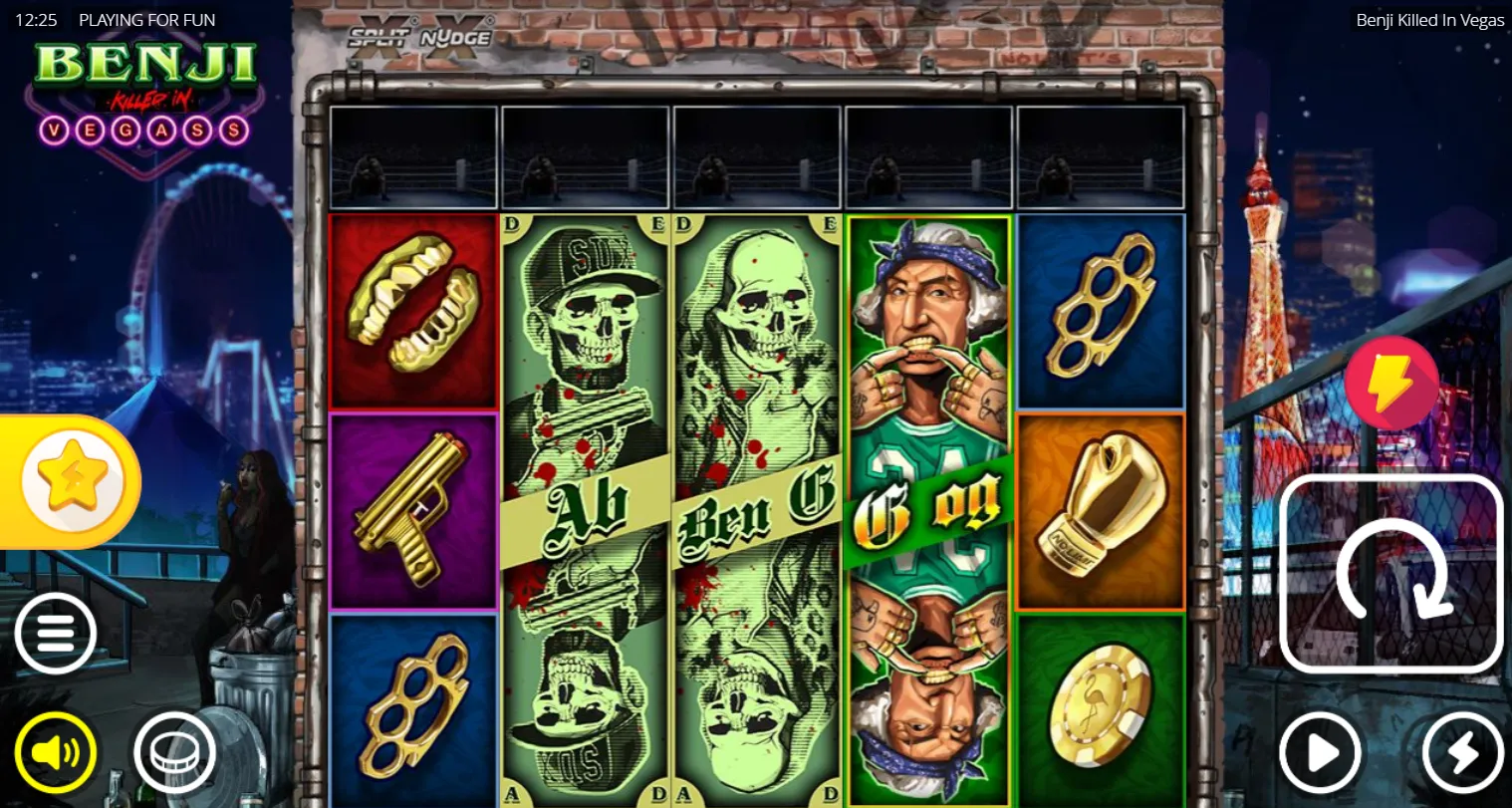
Task: Activate the red lightning bolt booster
Action: (x=1390, y=384)
